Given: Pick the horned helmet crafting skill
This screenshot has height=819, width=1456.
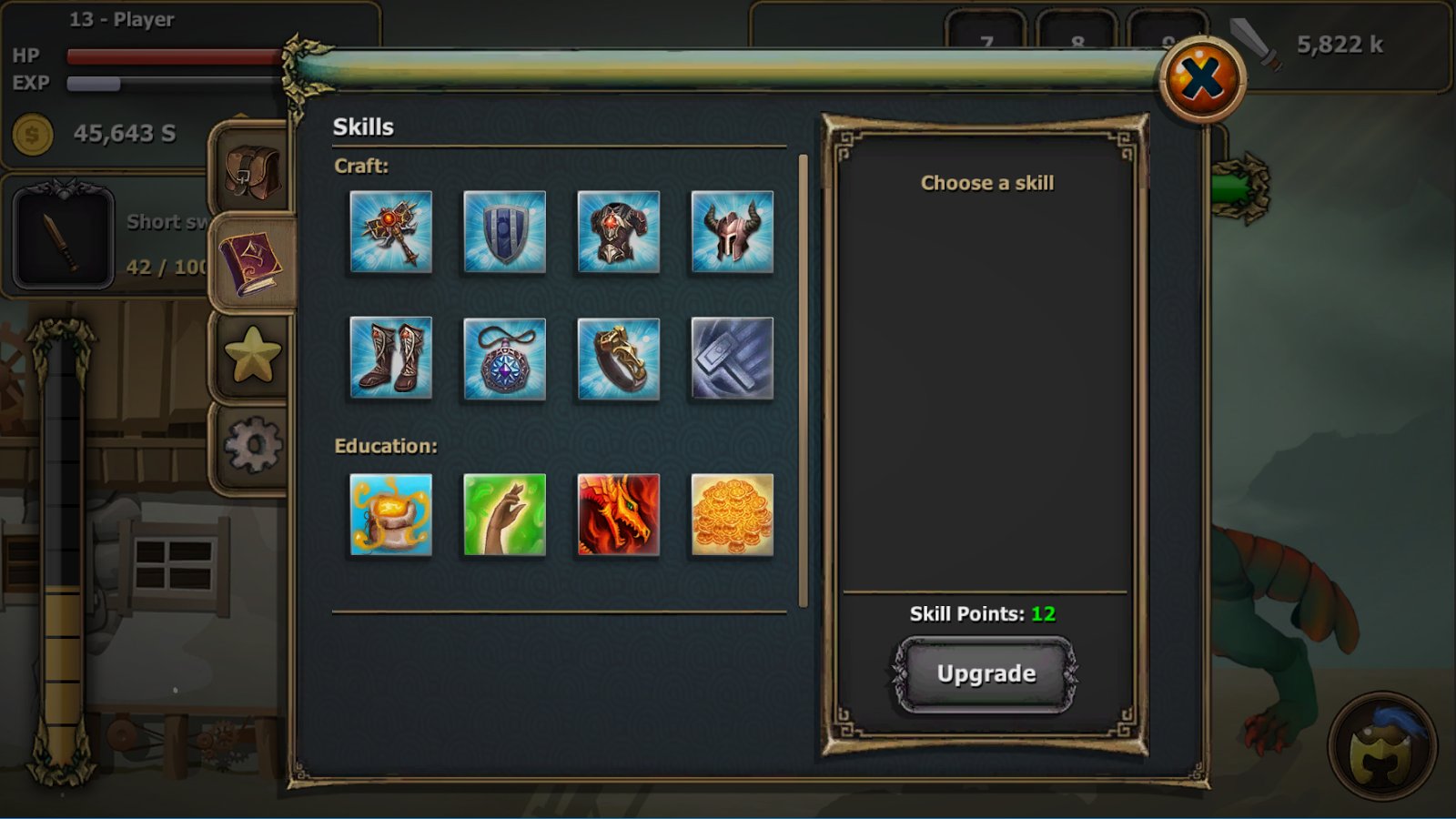Looking at the screenshot, I should tap(733, 232).
